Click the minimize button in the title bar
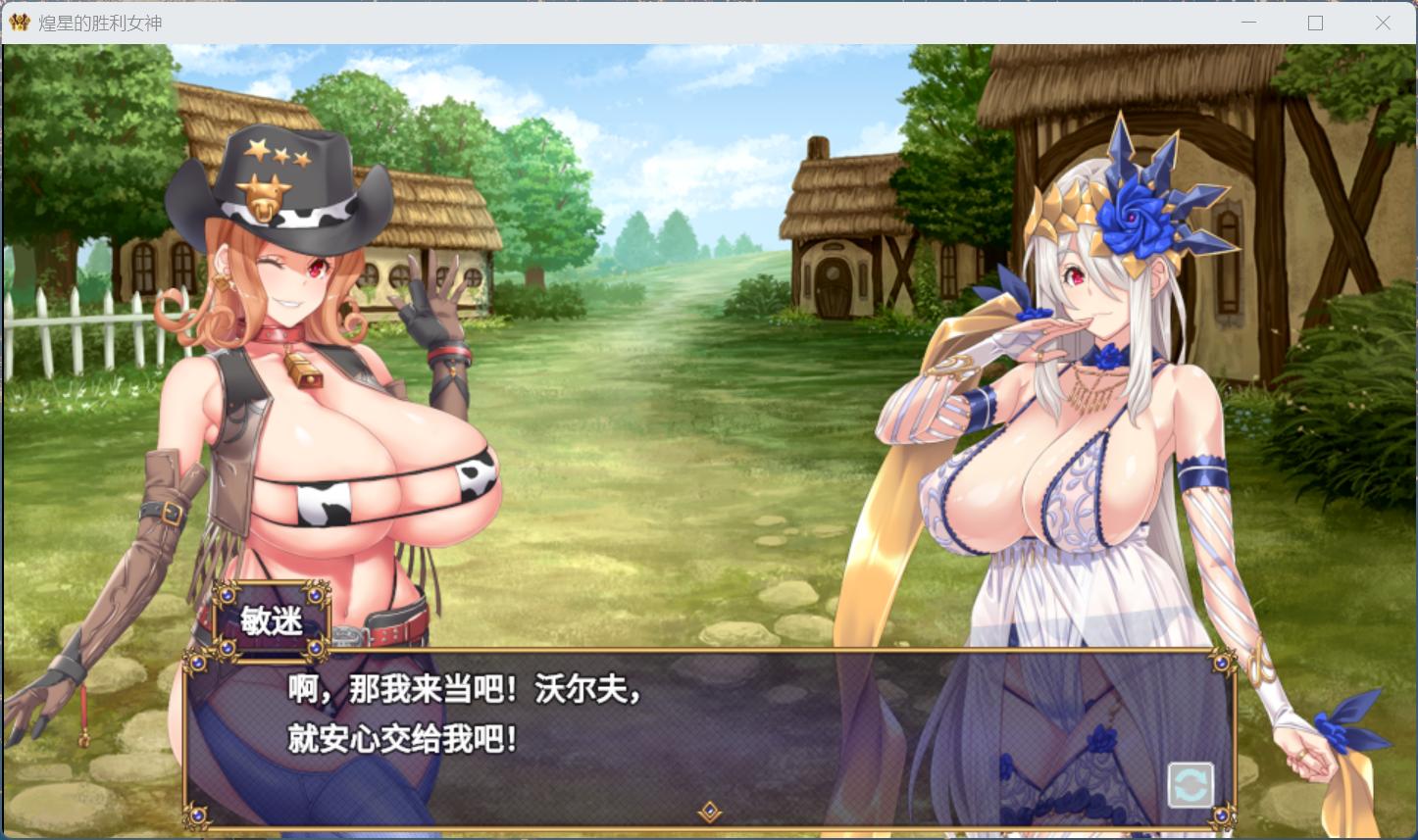 point(1247,22)
